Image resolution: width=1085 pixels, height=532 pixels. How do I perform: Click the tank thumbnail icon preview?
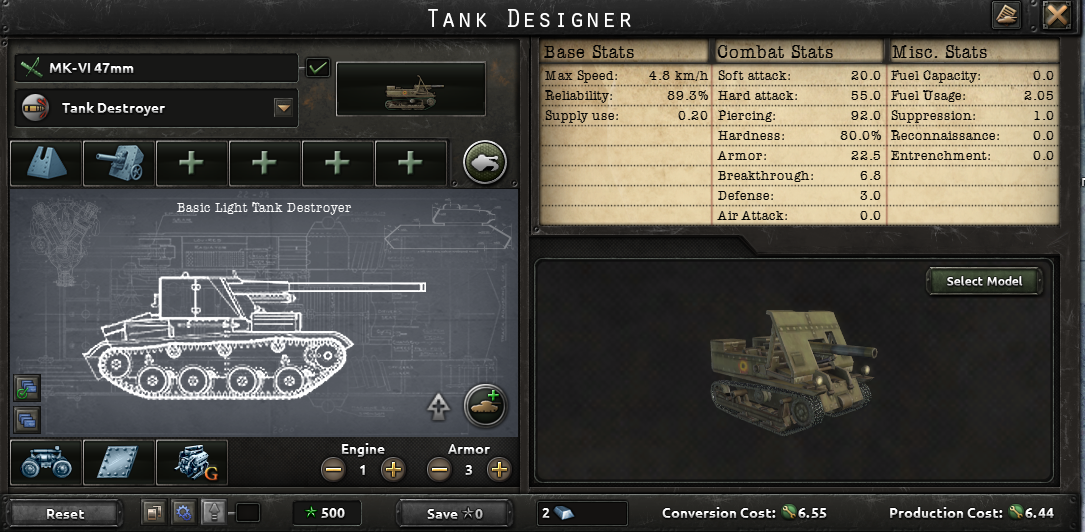(x=410, y=89)
